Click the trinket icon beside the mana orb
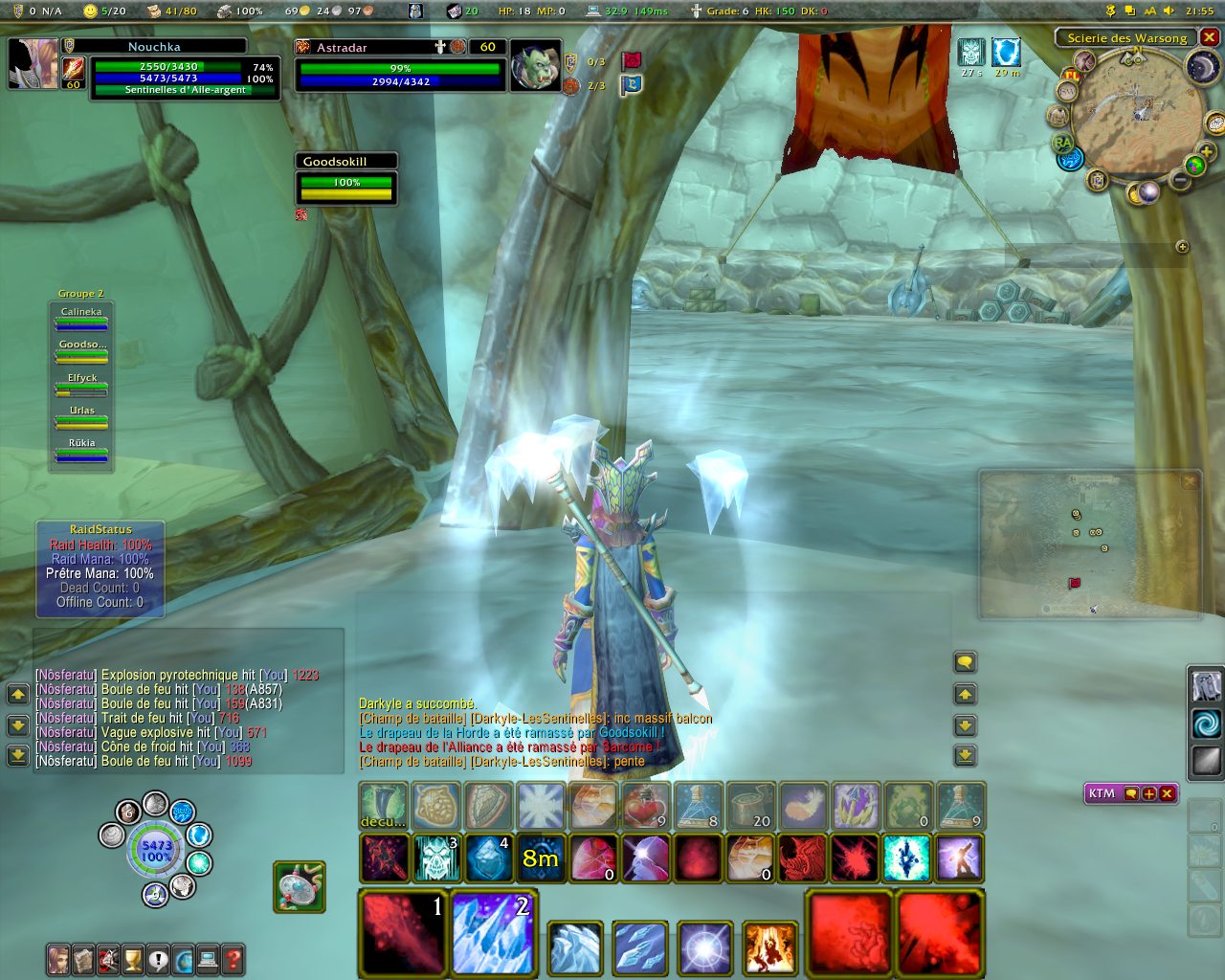The width and height of the screenshot is (1225, 980). [x=300, y=885]
